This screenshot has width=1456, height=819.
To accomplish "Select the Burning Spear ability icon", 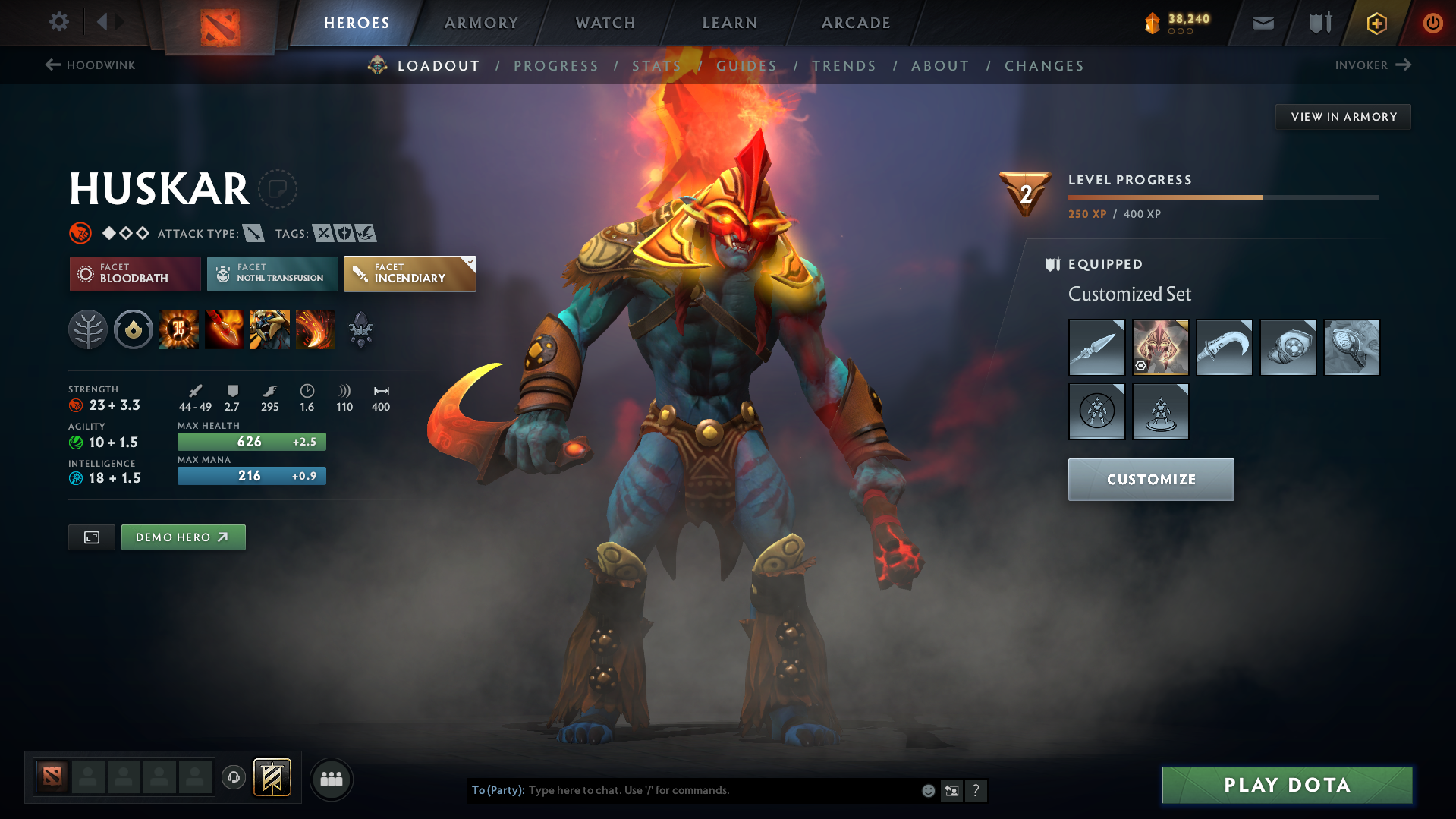I will [225, 329].
